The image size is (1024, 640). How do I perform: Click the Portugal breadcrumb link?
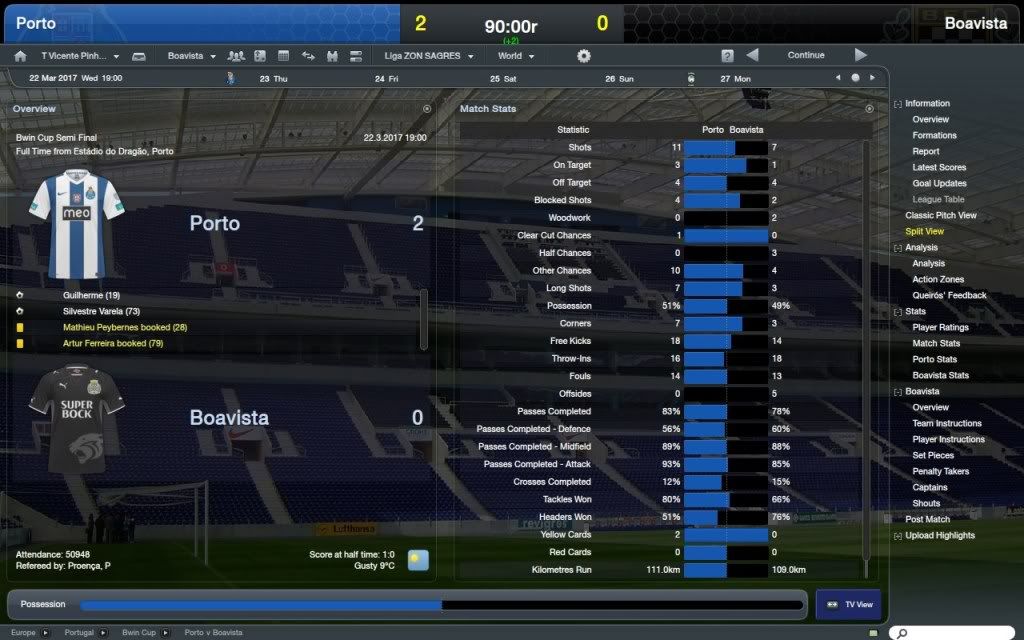tap(78, 633)
